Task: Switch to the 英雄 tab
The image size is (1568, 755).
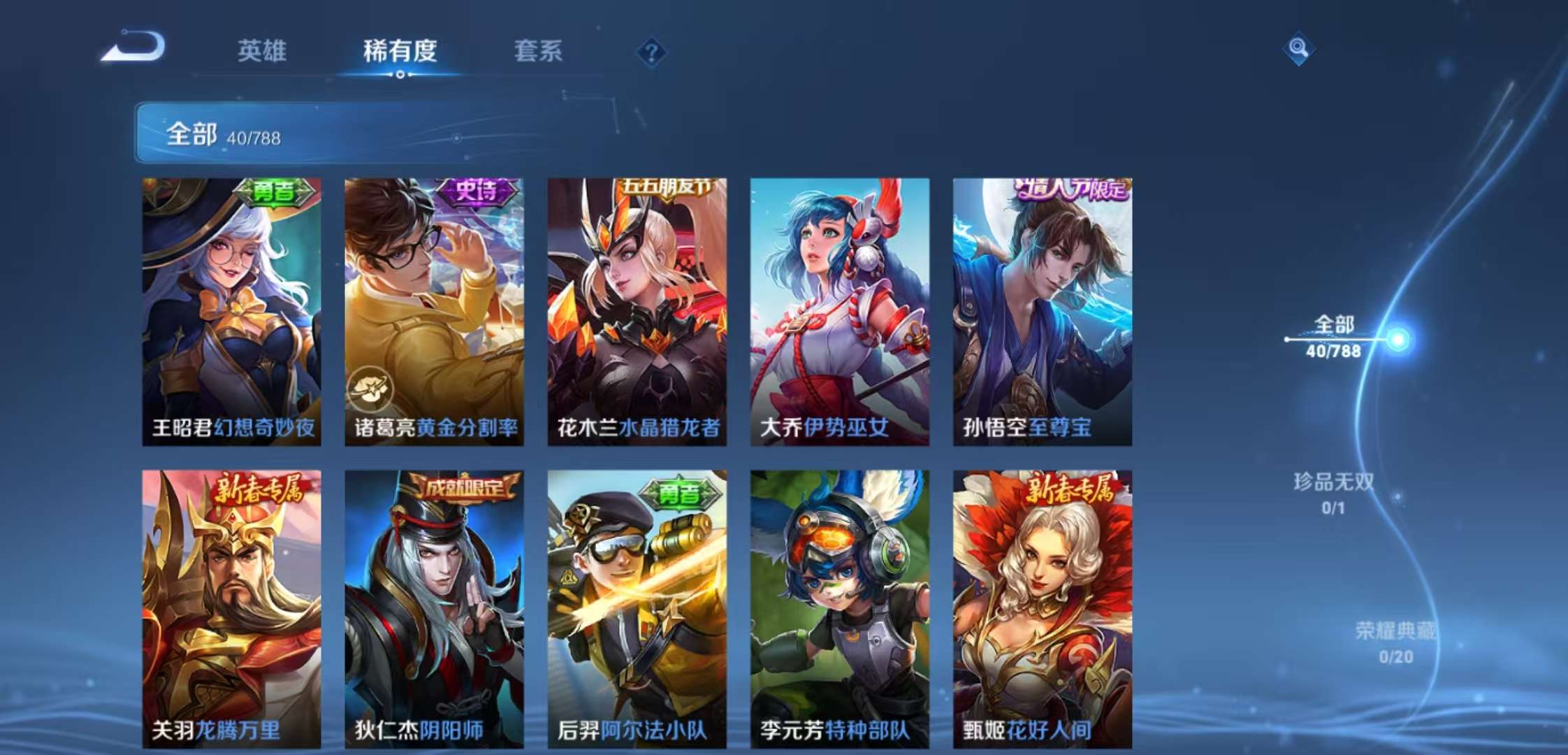Action: point(264,52)
